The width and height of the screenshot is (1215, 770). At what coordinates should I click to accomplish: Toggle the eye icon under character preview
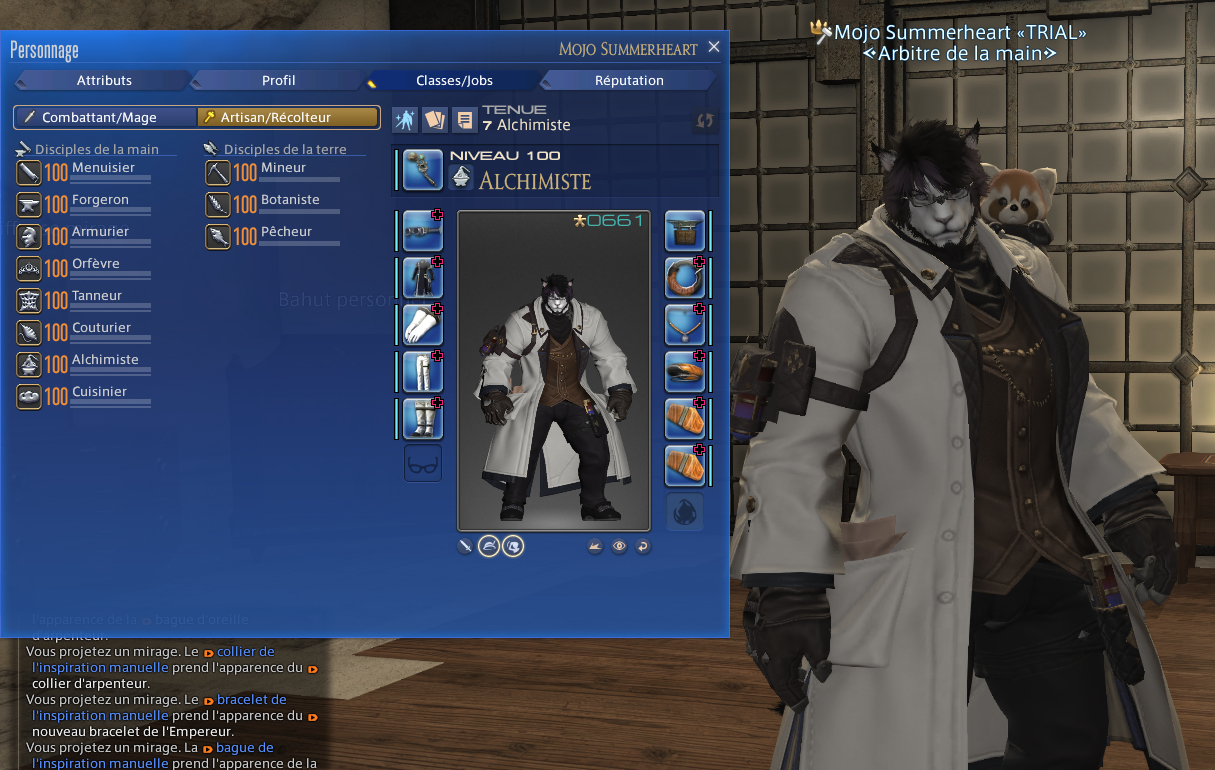(620, 546)
